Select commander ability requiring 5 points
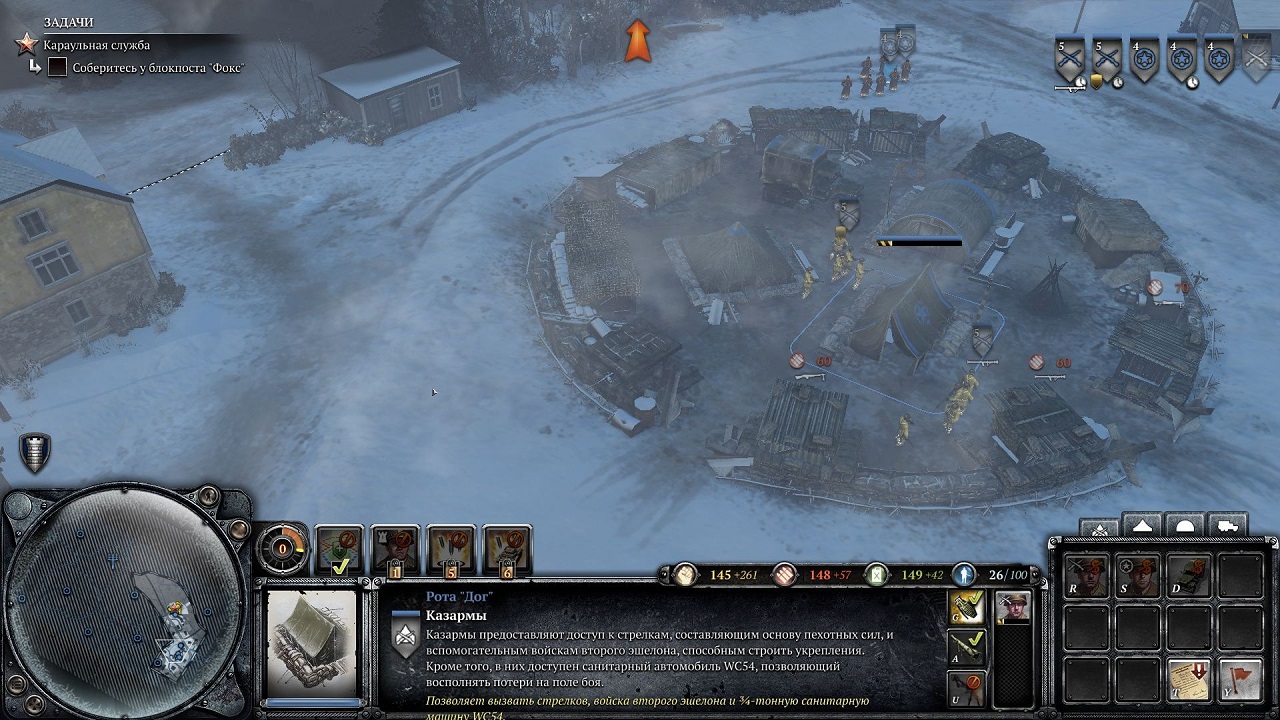Screen dimensions: 1280x720 (452, 549)
